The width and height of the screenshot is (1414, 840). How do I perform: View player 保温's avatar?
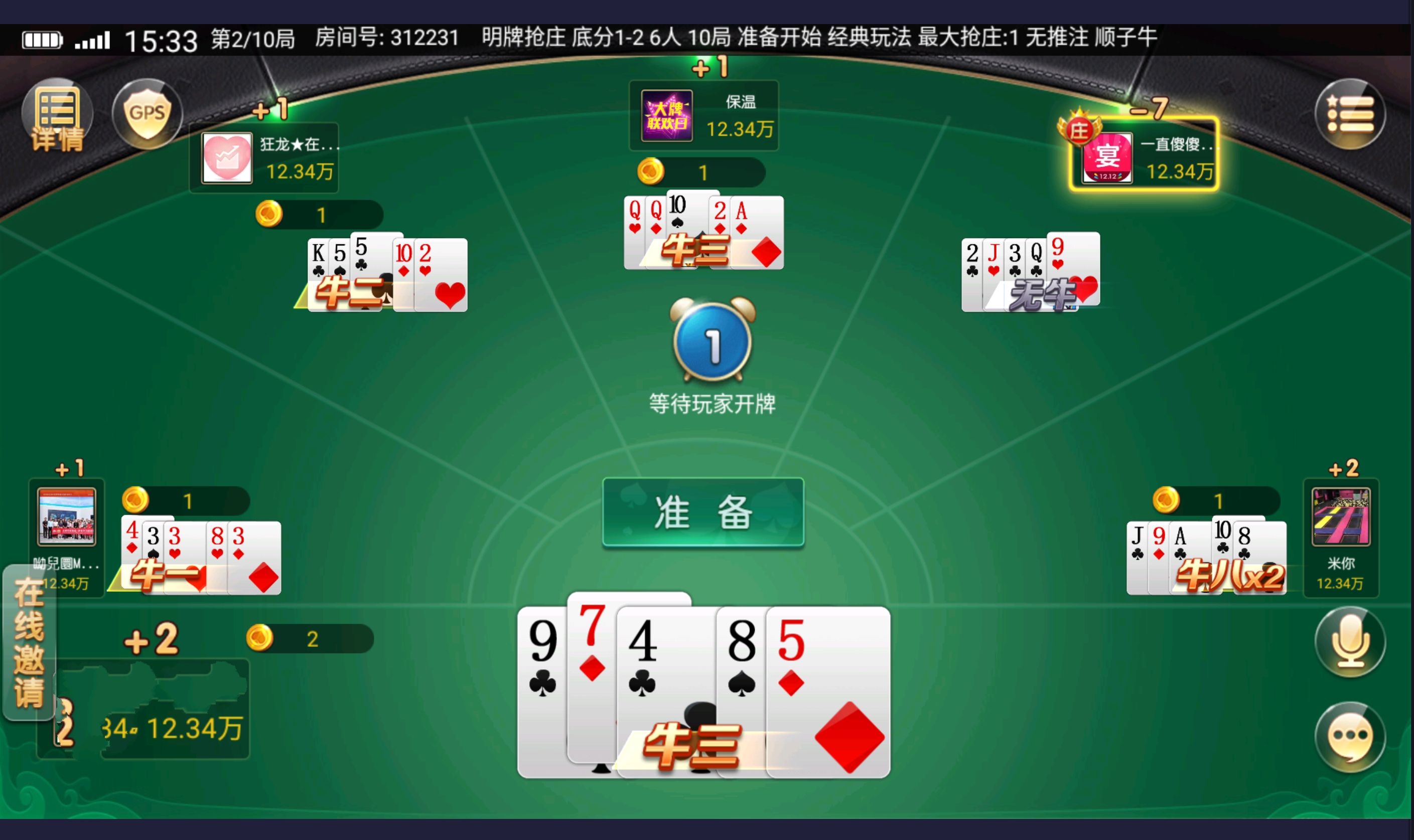click(666, 115)
